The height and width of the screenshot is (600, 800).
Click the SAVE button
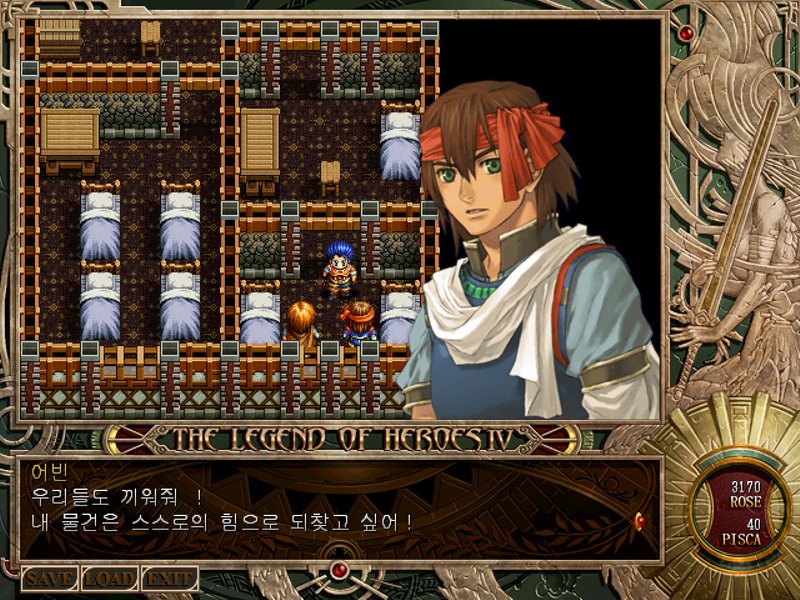coord(49,579)
